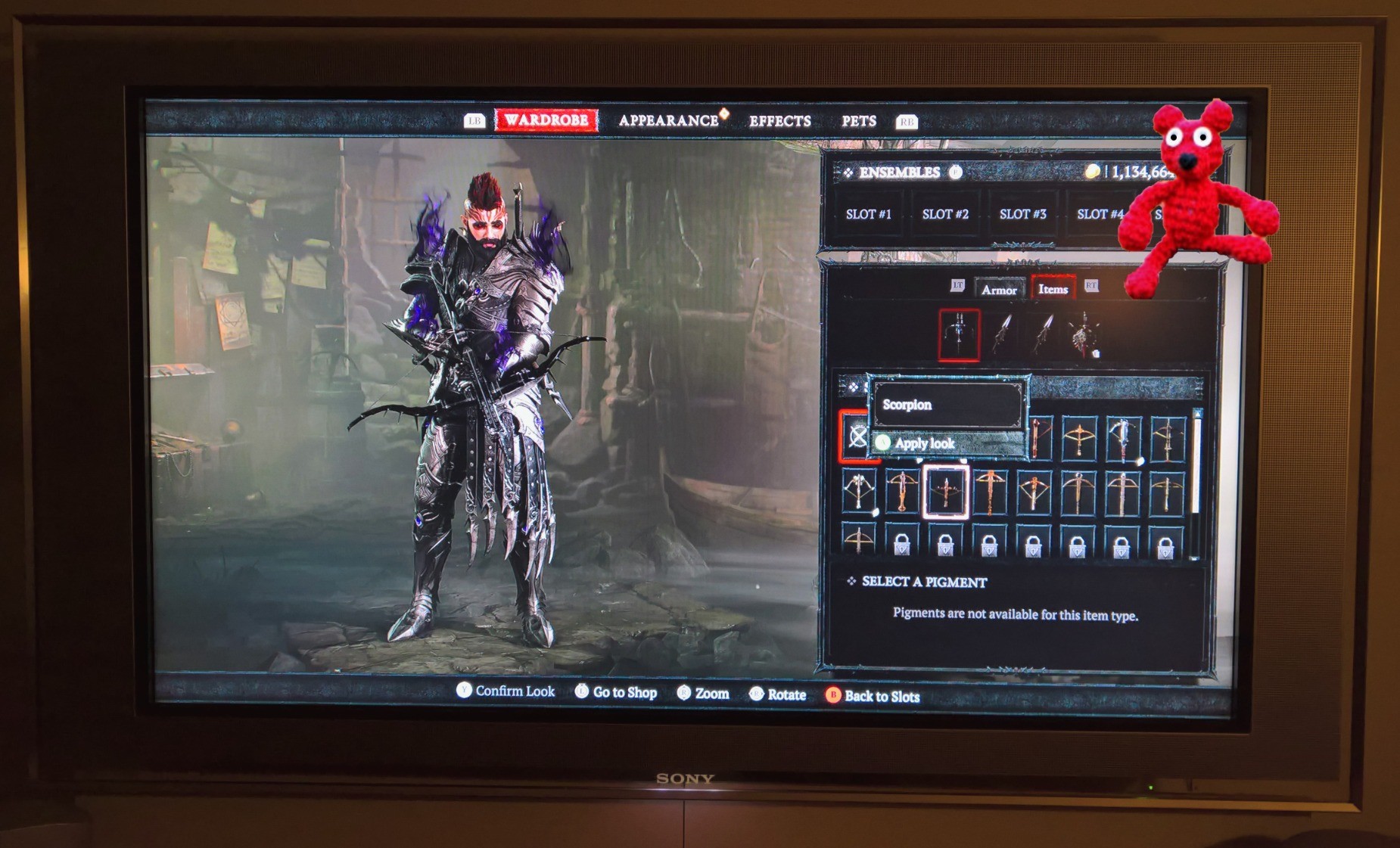This screenshot has width=1400, height=848.
Task: Open Go to Shop
Action: (x=616, y=692)
